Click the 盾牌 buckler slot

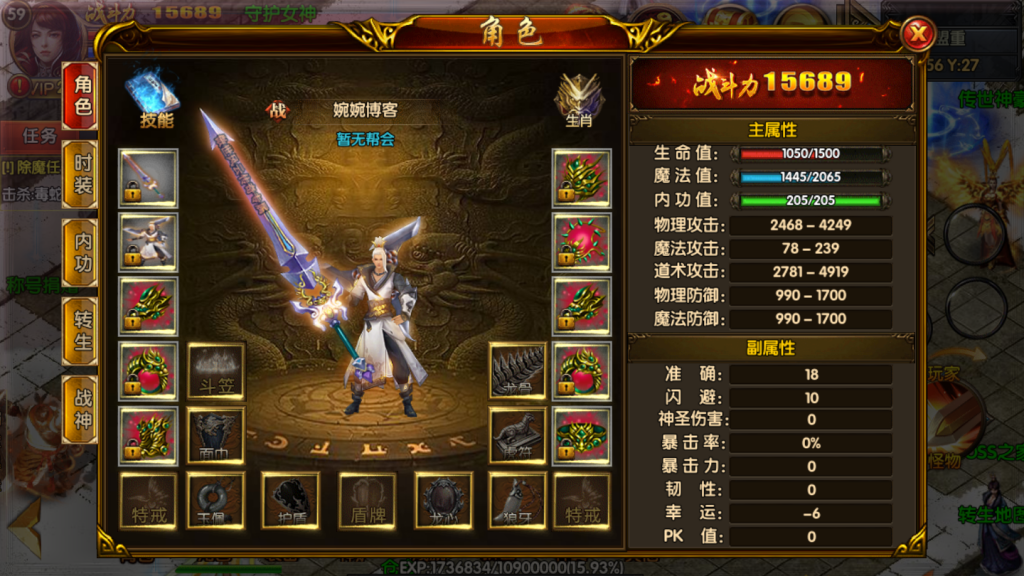(x=367, y=500)
